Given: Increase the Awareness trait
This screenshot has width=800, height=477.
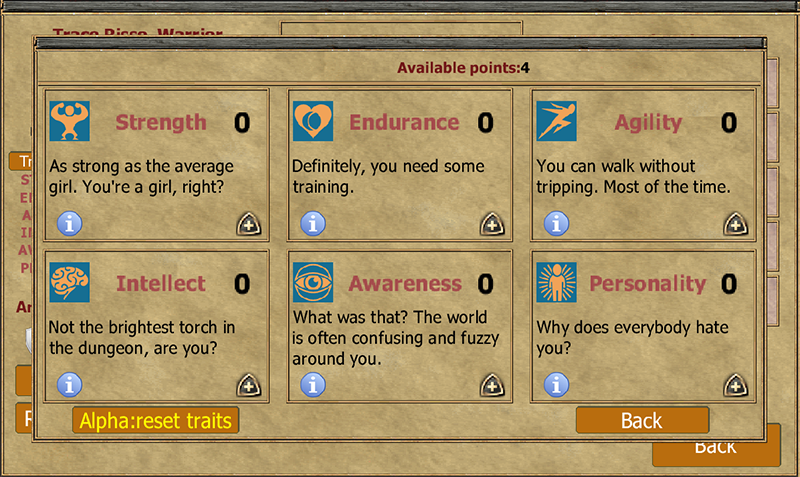Looking at the screenshot, I should pos(492,385).
